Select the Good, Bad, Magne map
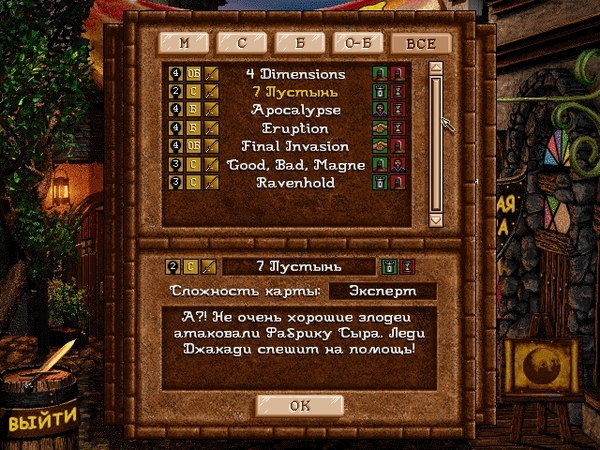Image resolution: width=600 pixels, height=450 pixels. (x=296, y=164)
